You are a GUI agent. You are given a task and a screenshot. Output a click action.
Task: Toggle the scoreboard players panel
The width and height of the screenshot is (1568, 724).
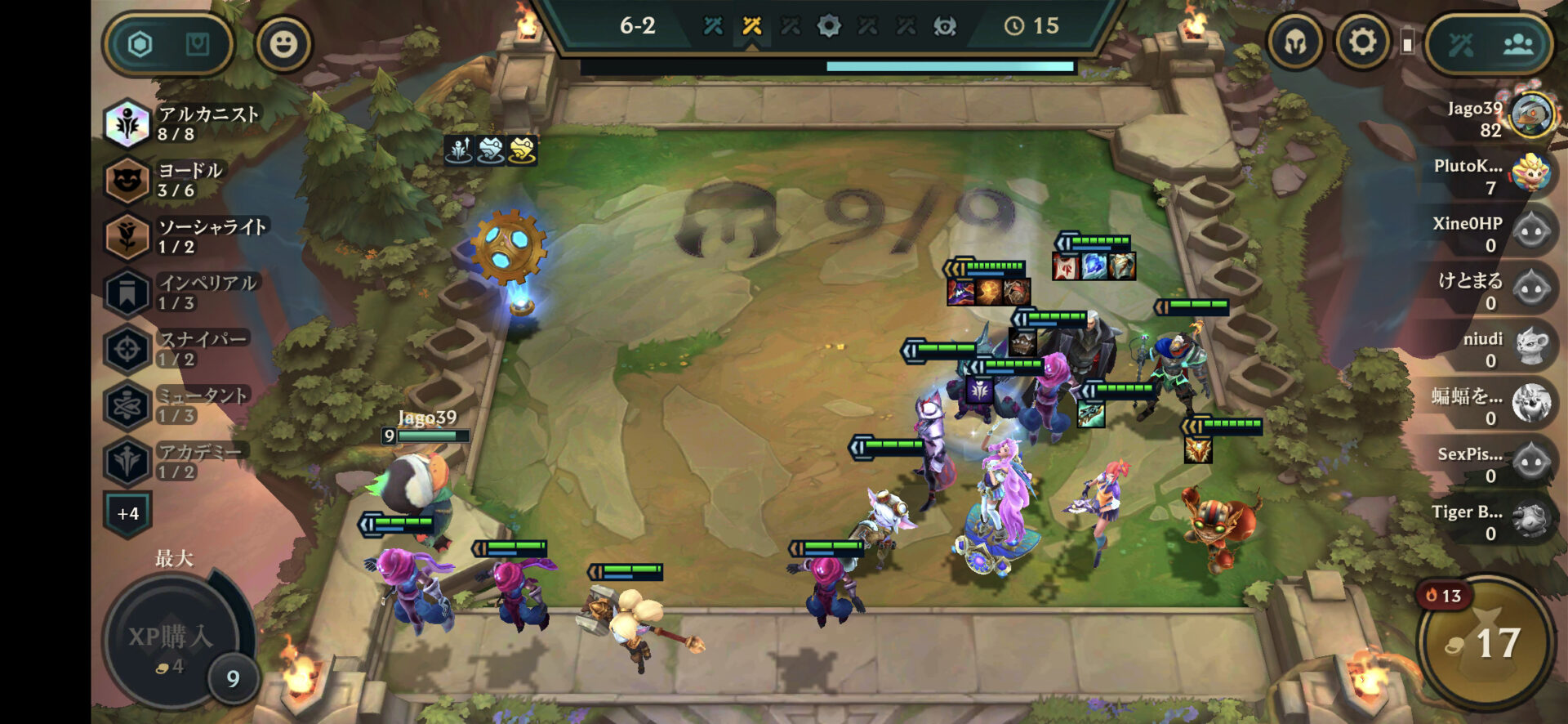(x=1517, y=44)
